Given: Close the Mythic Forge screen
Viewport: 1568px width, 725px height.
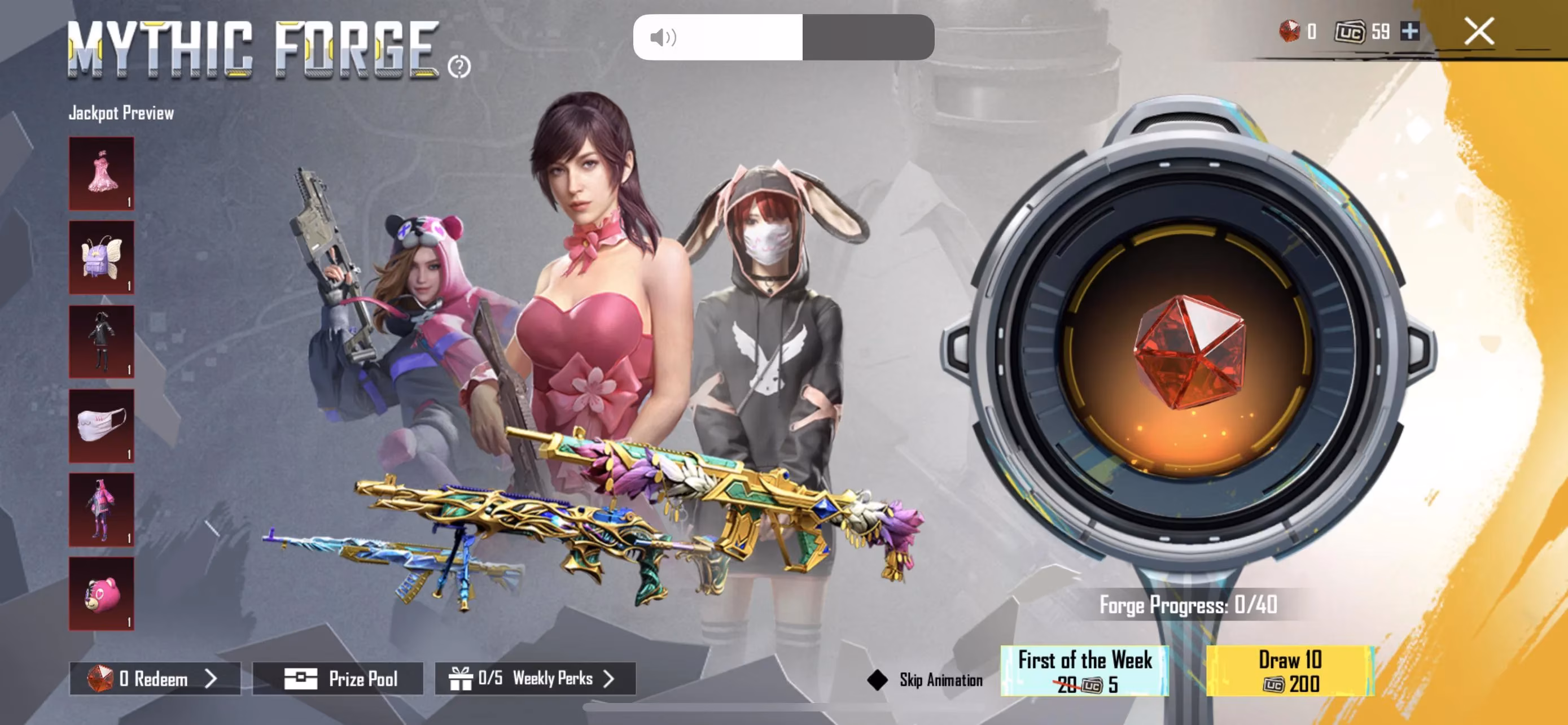Looking at the screenshot, I should pyautogui.click(x=1478, y=31).
